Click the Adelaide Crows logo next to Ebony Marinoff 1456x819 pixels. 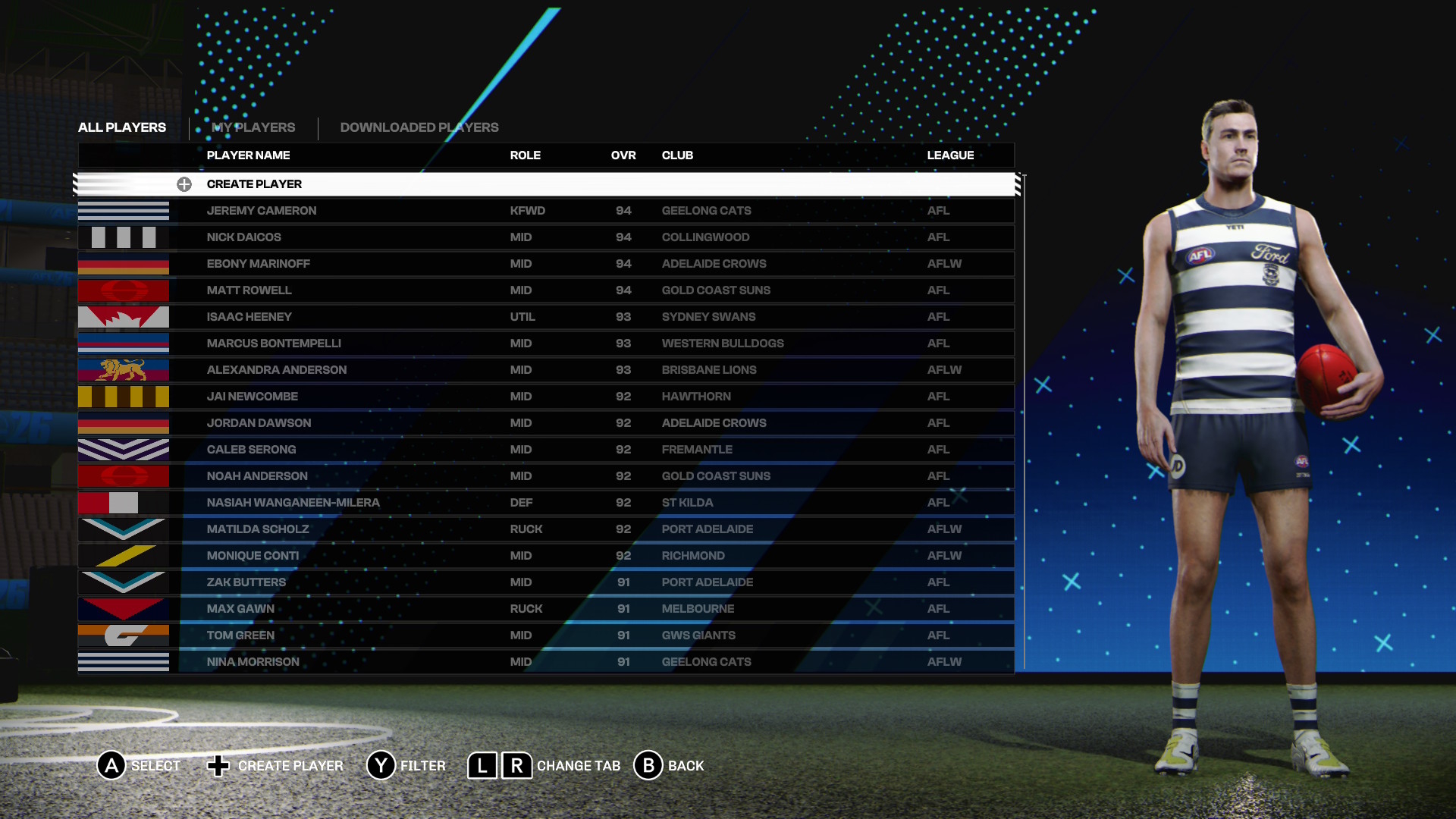pos(124,263)
